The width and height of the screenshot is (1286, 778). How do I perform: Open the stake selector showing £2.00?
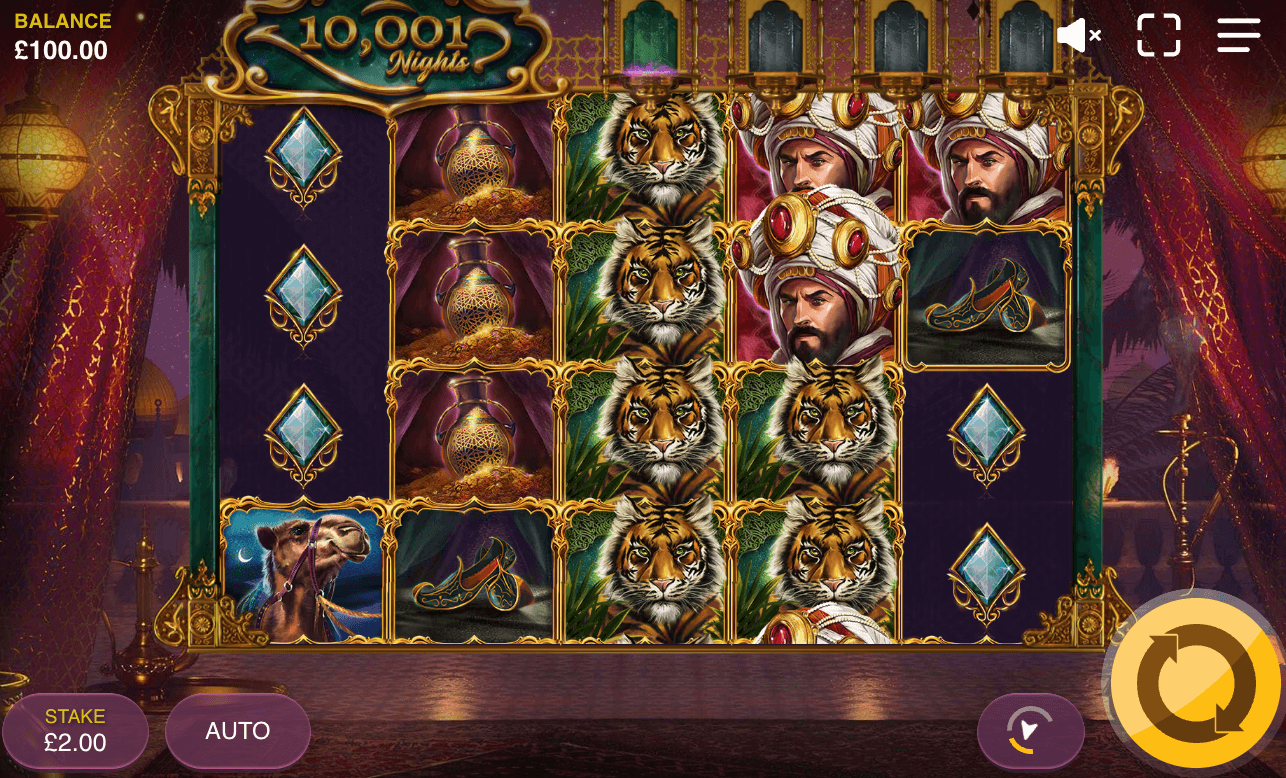(75, 731)
